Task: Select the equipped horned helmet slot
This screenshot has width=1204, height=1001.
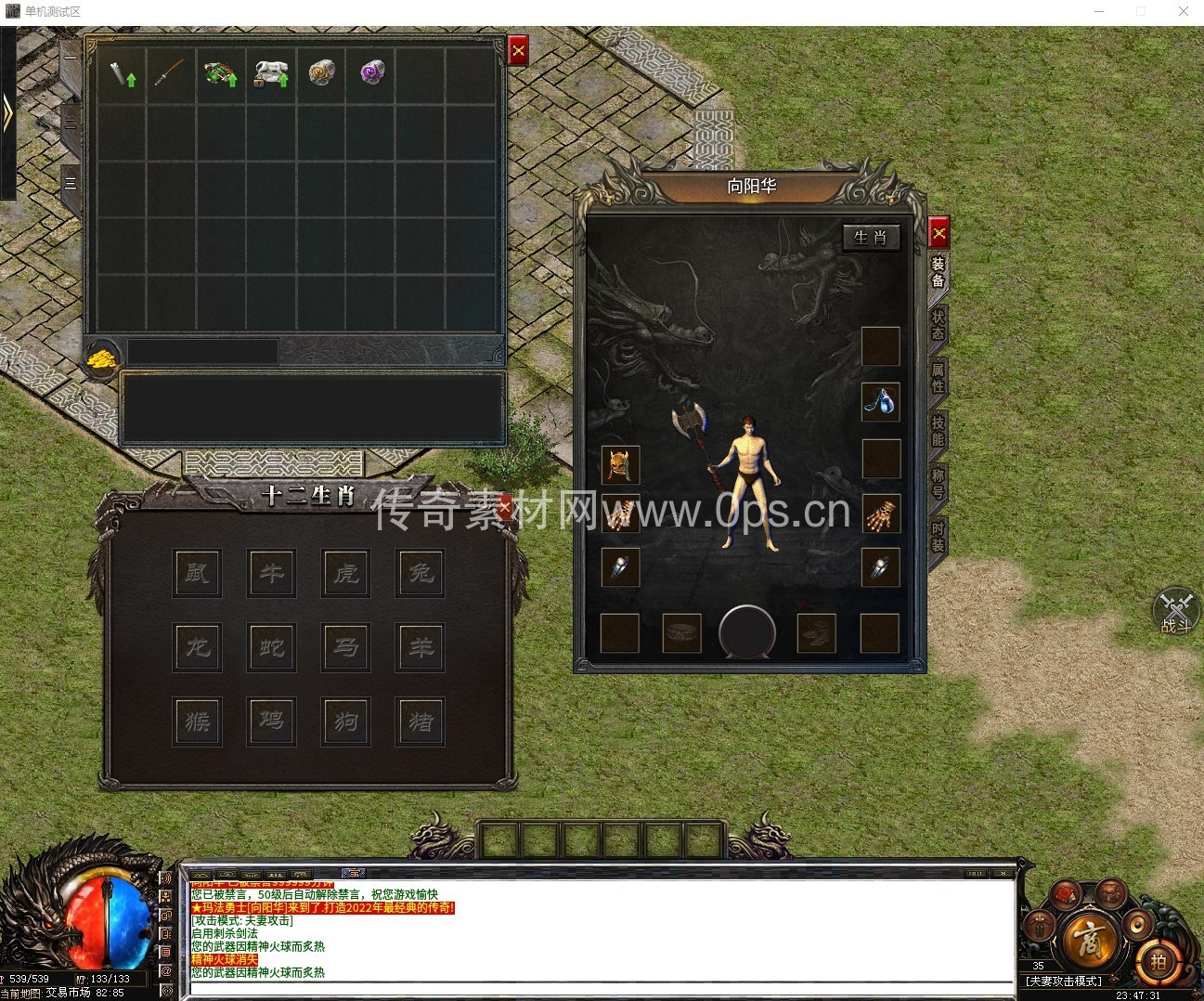Action: 620,464
